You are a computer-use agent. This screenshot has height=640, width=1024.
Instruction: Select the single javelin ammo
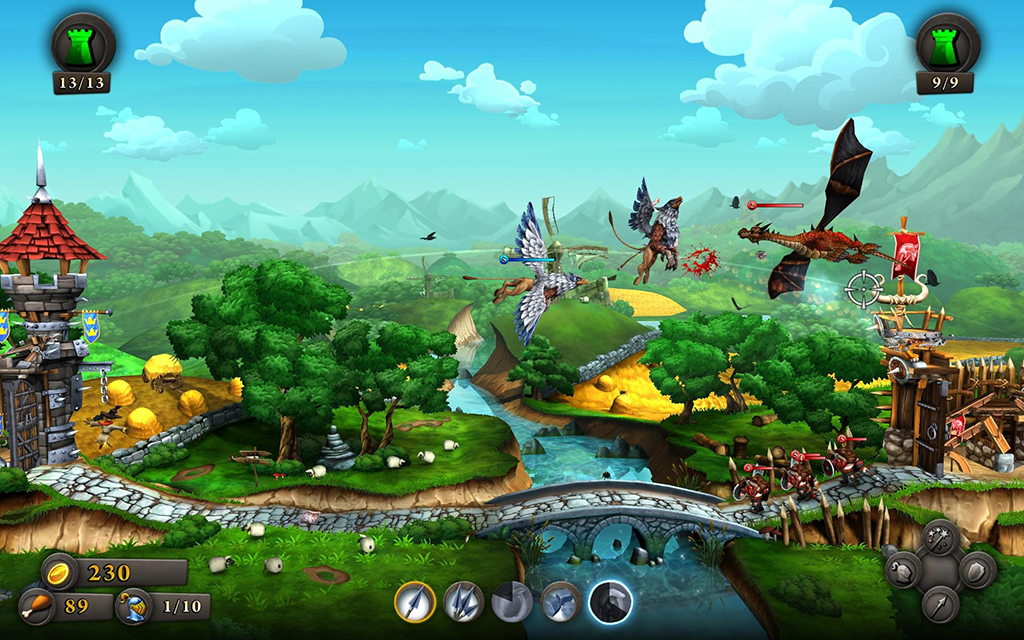414,602
